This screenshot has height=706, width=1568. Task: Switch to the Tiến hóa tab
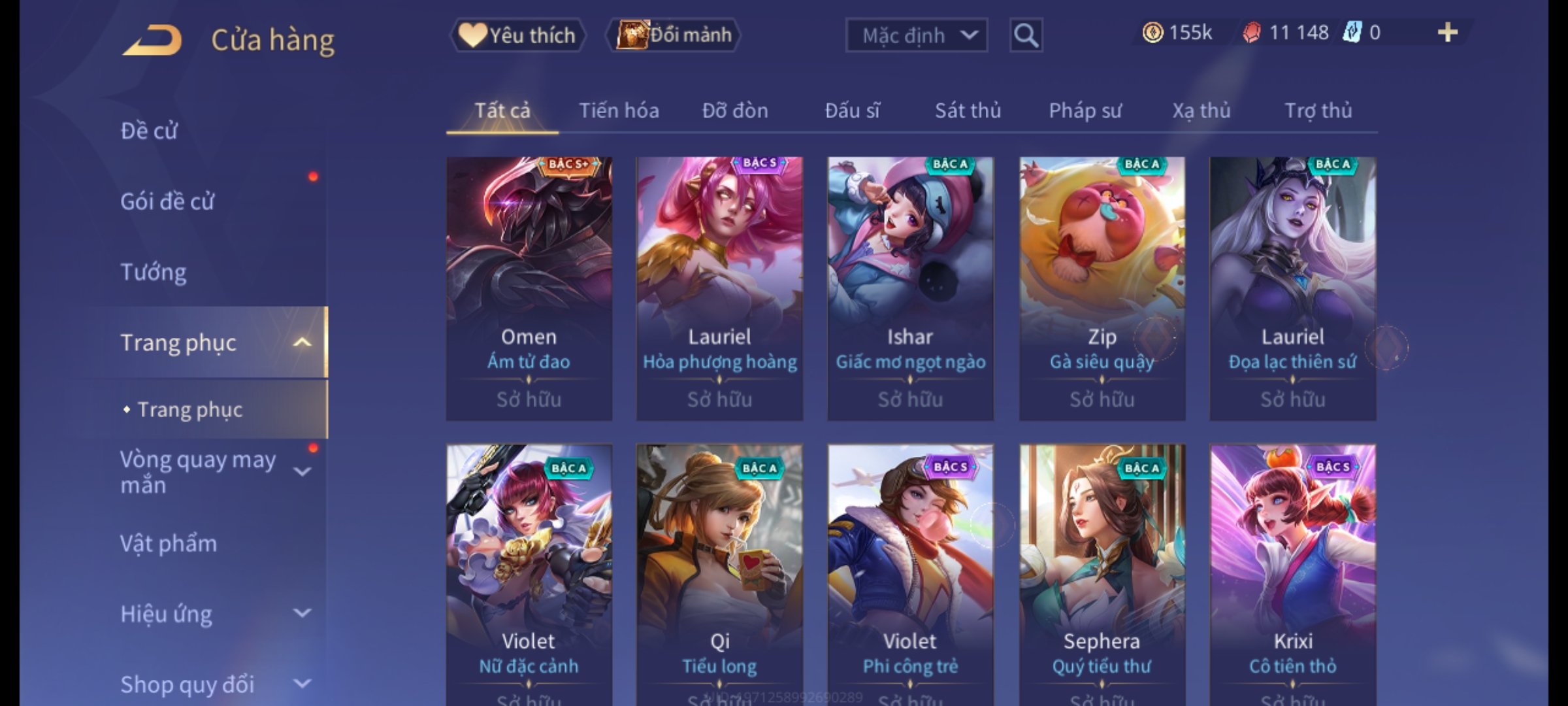(619, 111)
